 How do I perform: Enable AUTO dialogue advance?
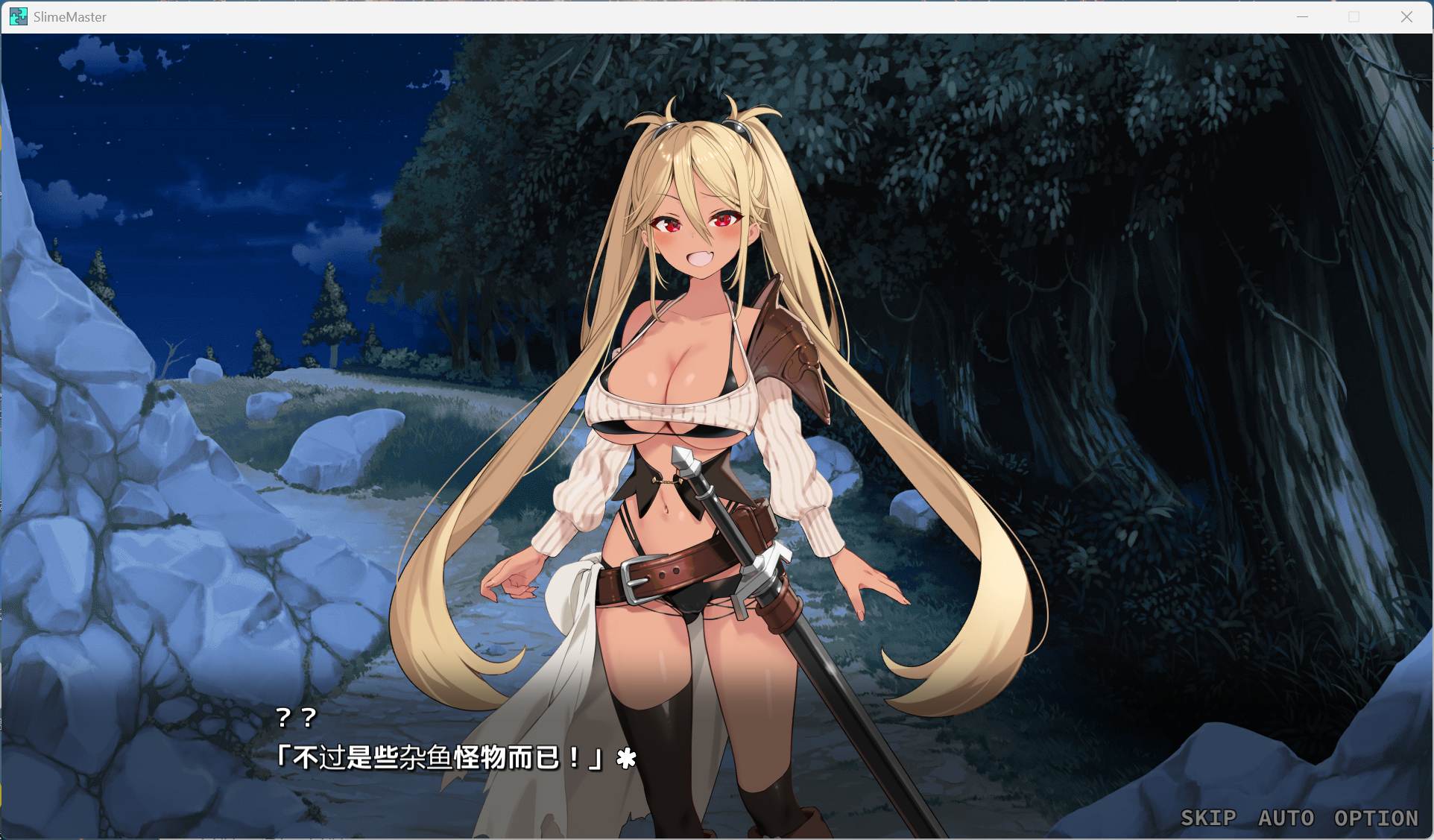[x=1286, y=818]
